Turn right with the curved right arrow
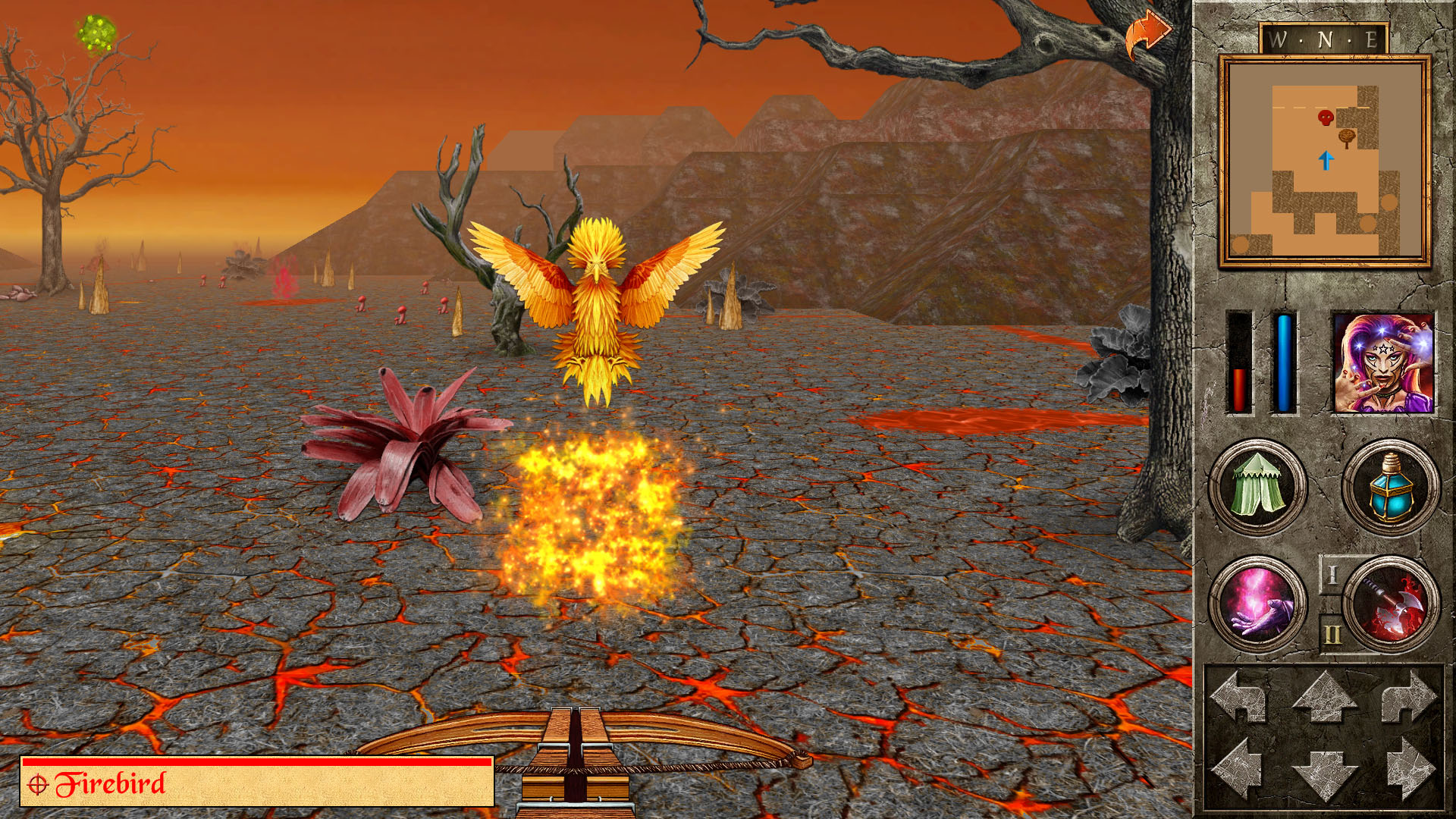 [1409, 697]
